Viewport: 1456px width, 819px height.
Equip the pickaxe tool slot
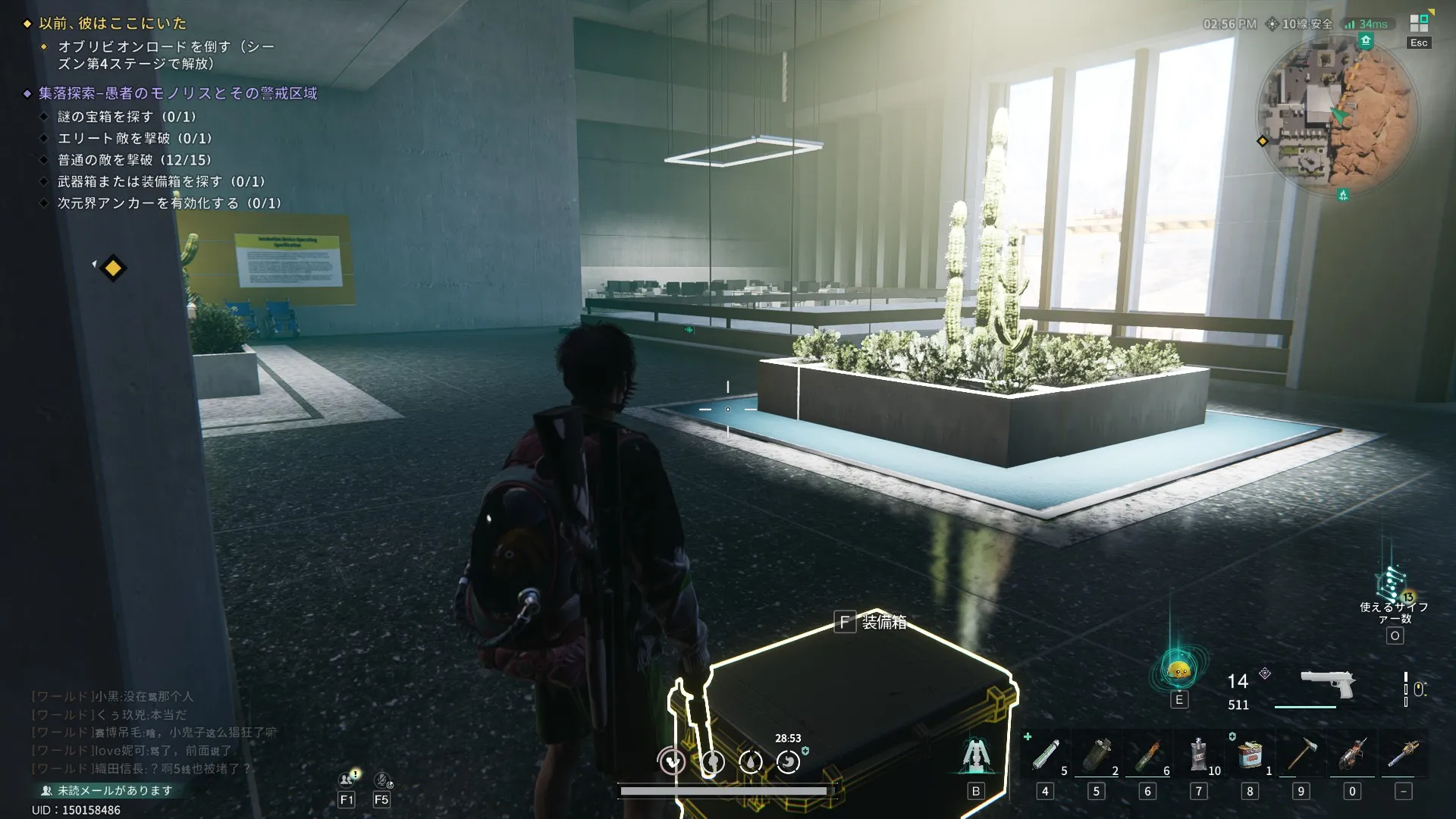tap(1301, 755)
